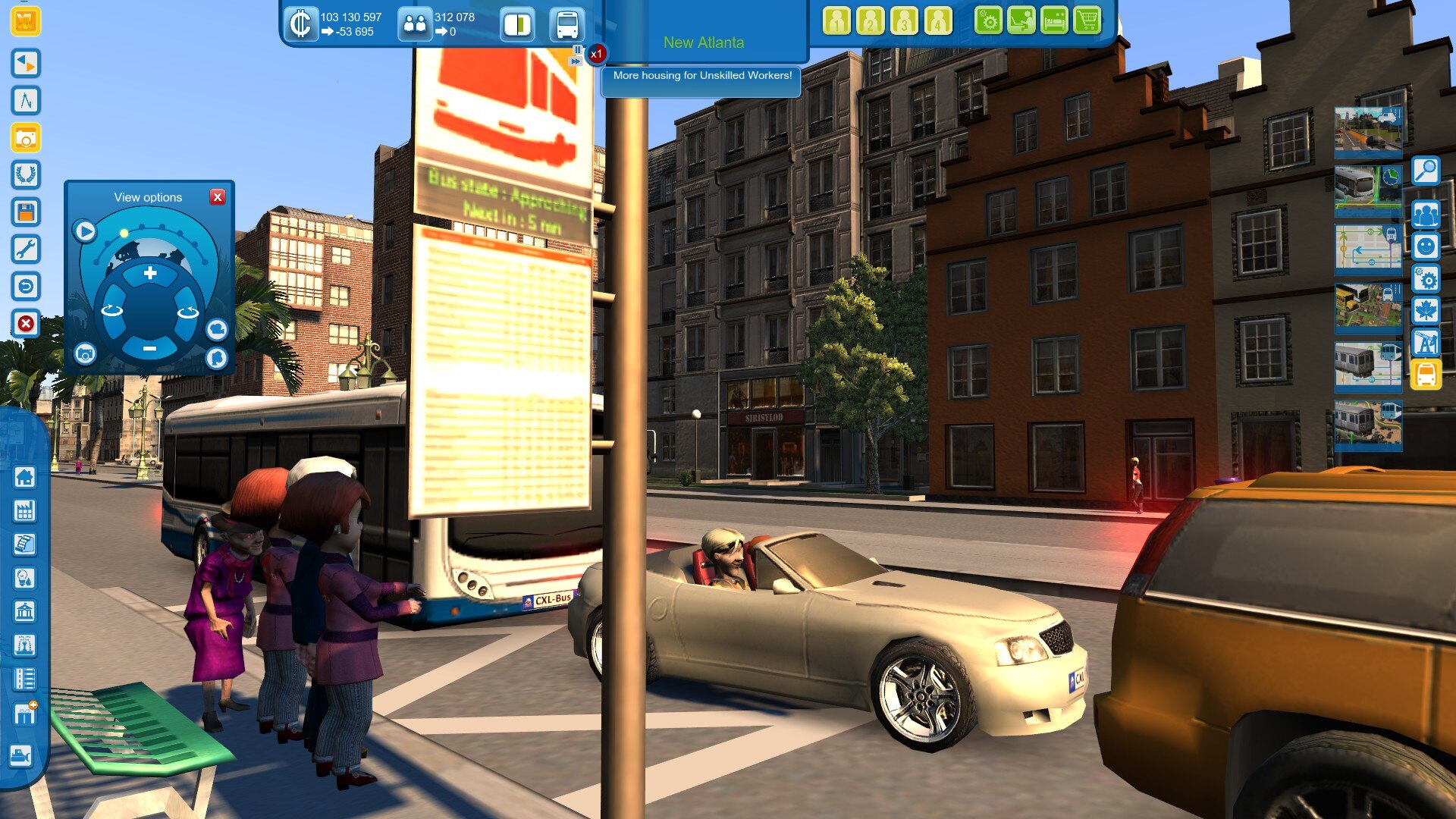Image resolution: width=1456 pixels, height=819 pixels.
Task: Click the red X quit button
Action: [25, 324]
